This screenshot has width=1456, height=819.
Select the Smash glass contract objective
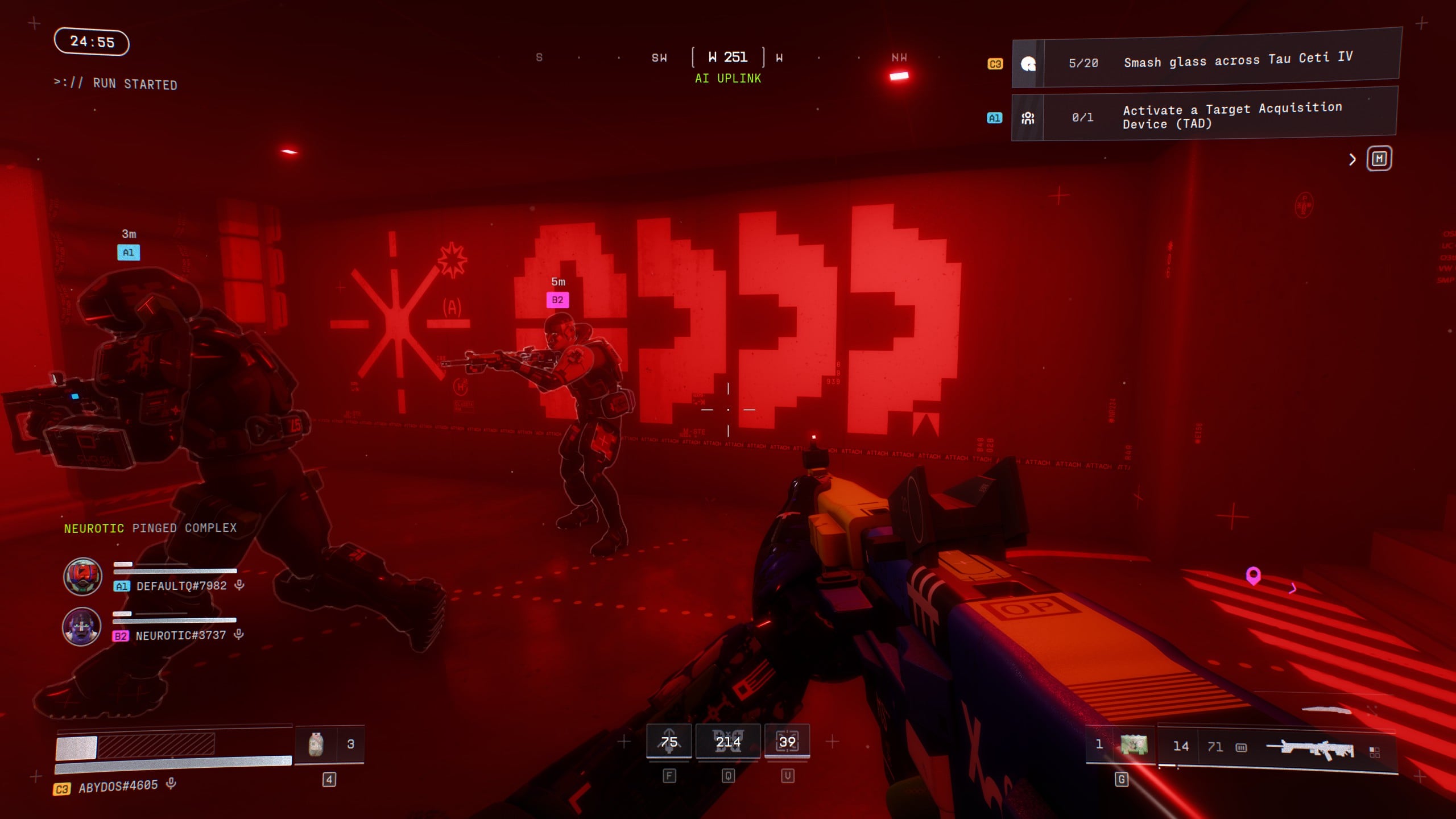pos(1206,61)
